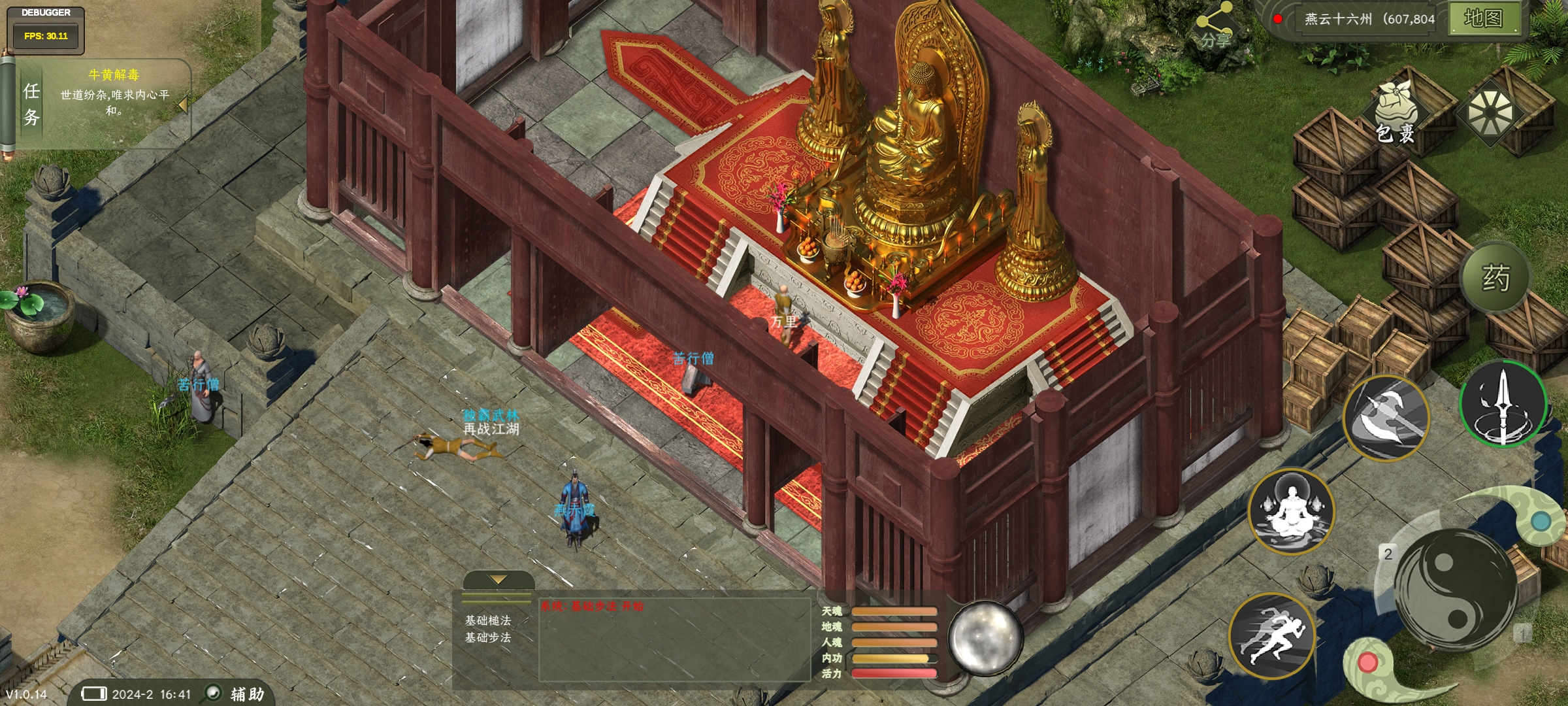Activate the spinning axe skill
This screenshot has height=706, width=1568.
tap(1386, 417)
